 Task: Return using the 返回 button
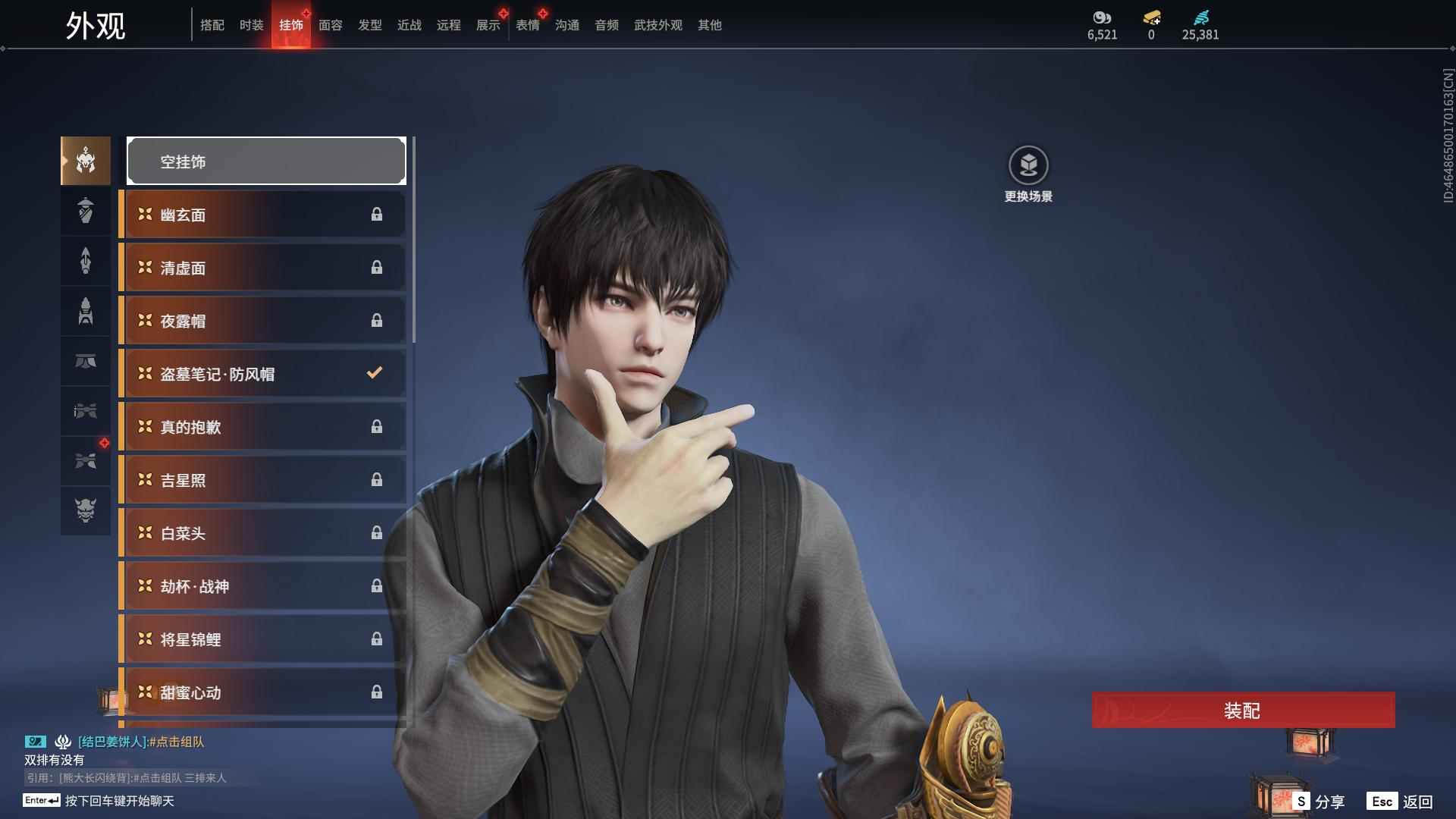(1401, 802)
